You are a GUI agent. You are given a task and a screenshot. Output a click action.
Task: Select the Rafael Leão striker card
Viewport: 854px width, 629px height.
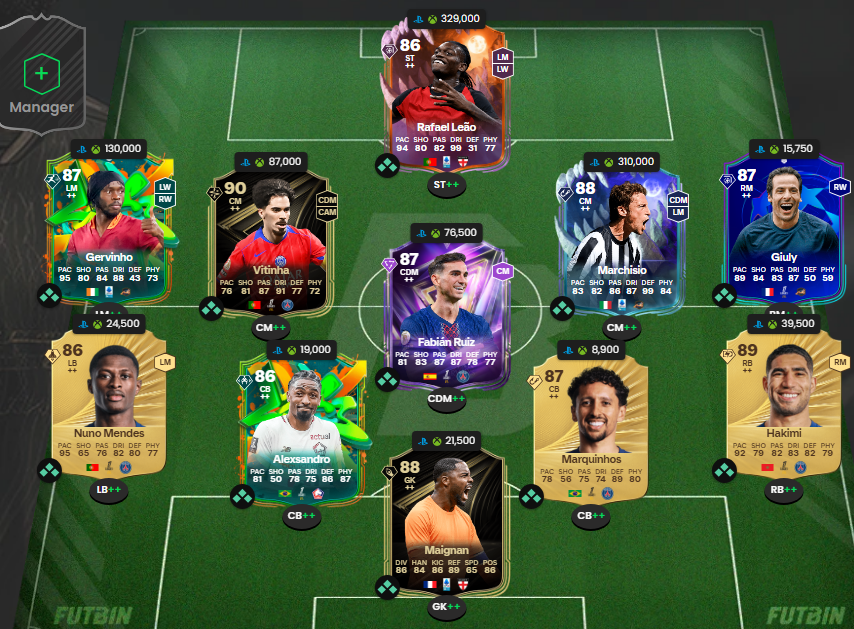tap(448, 95)
